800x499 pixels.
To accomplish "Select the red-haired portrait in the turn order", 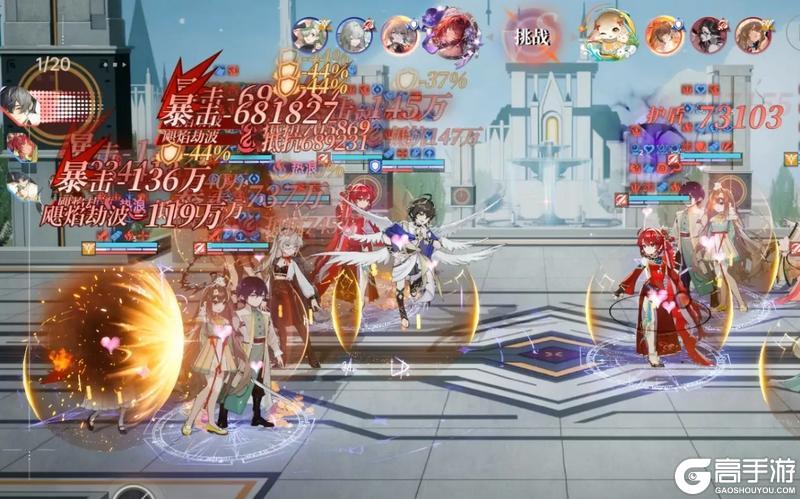I will pos(20,146).
